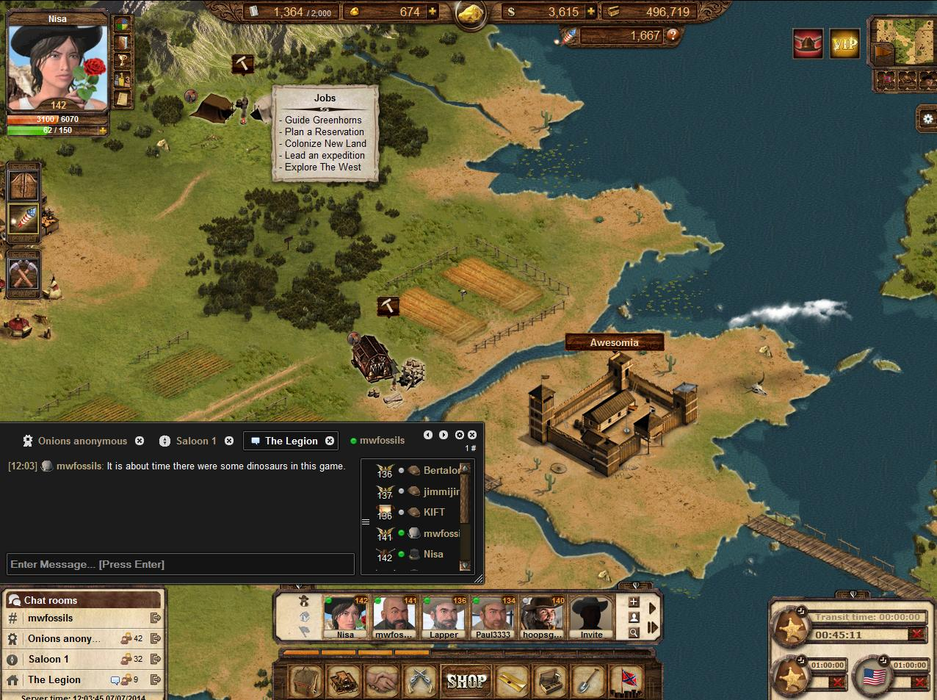Click the crossed hammers work icon
Image resolution: width=937 pixels, height=700 pixels.
coord(22,271)
